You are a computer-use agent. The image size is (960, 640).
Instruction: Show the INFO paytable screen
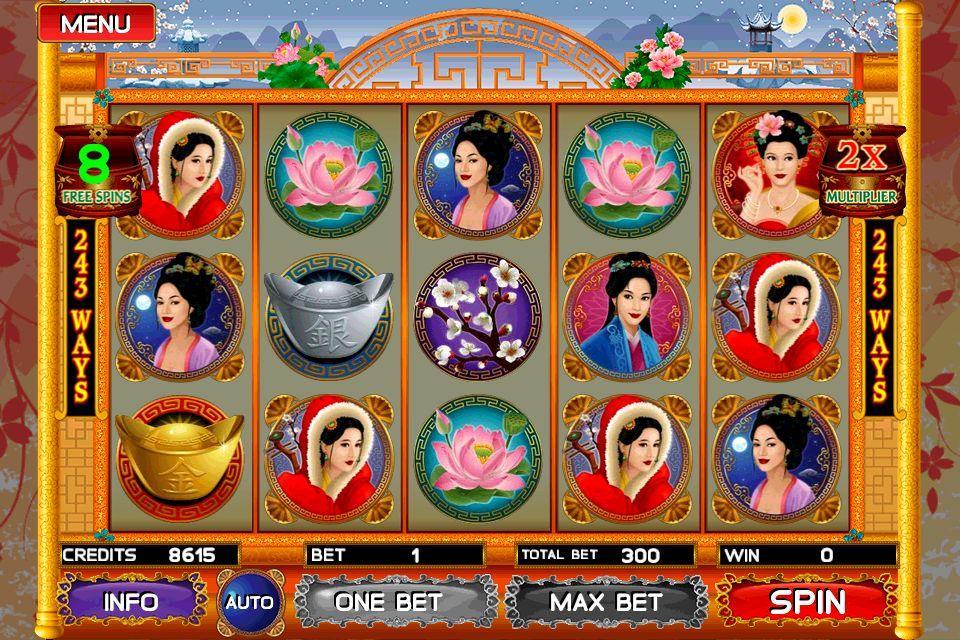tap(130, 602)
